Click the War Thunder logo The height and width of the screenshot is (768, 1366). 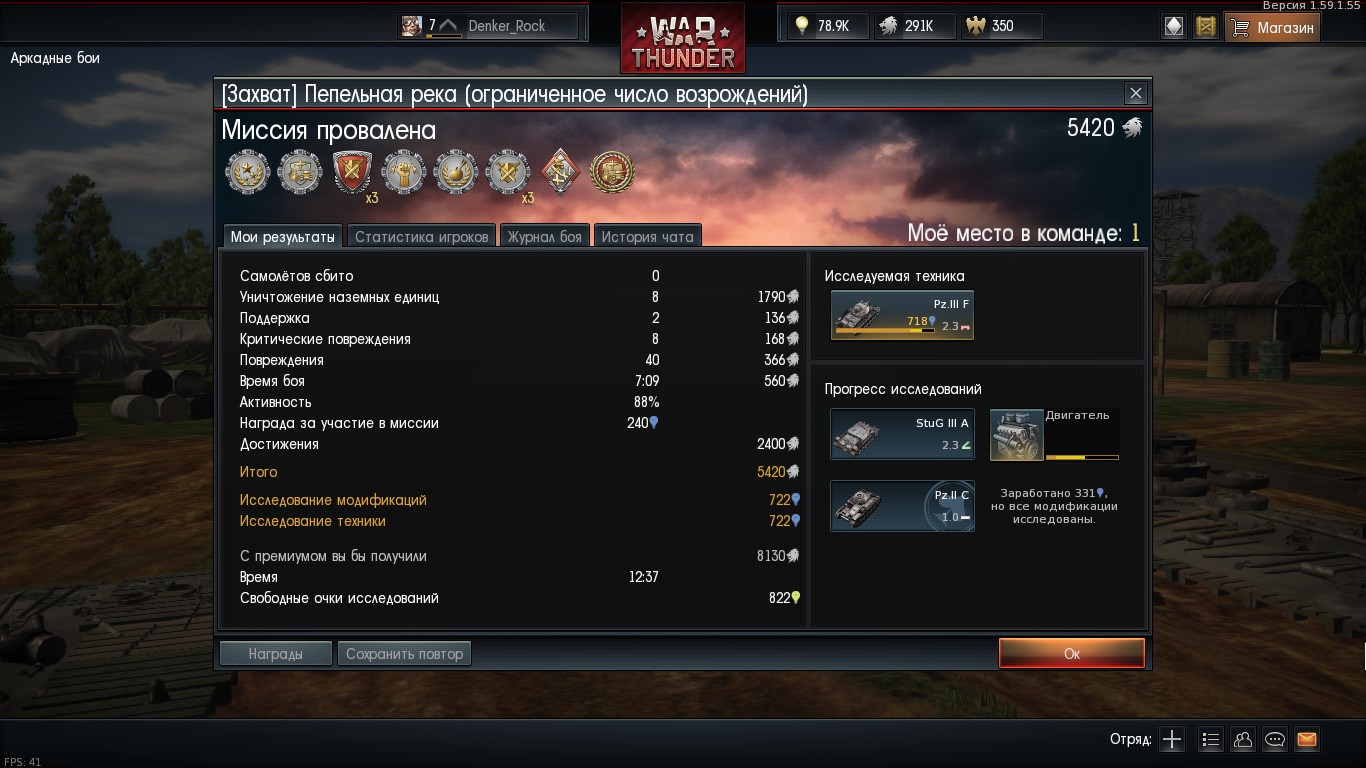point(683,40)
